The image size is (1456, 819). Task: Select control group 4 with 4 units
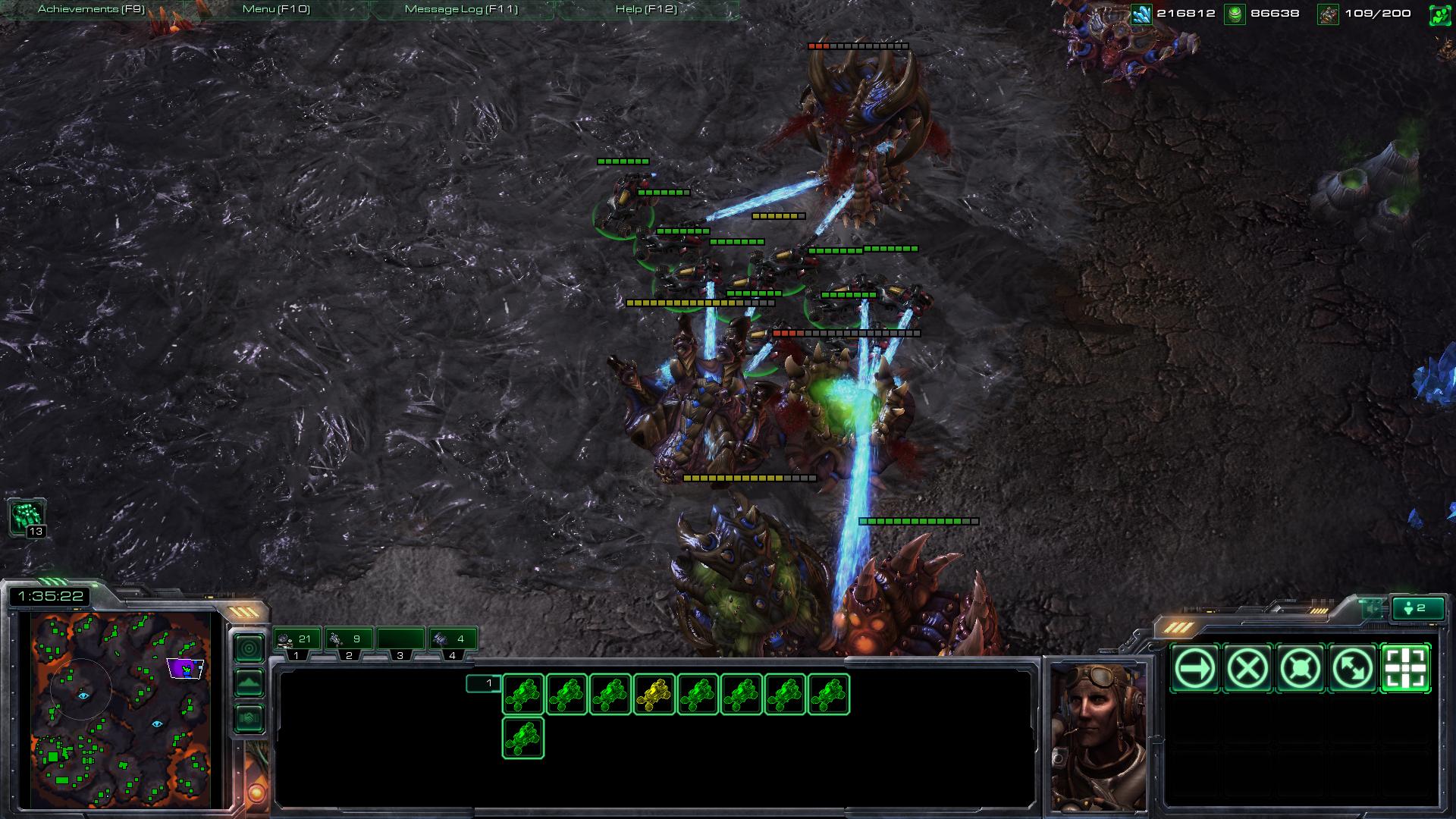click(453, 639)
